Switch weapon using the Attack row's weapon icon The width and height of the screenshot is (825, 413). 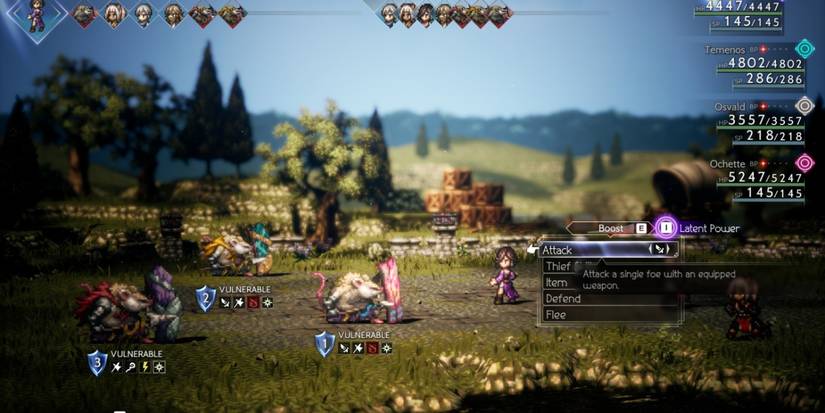(659, 249)
